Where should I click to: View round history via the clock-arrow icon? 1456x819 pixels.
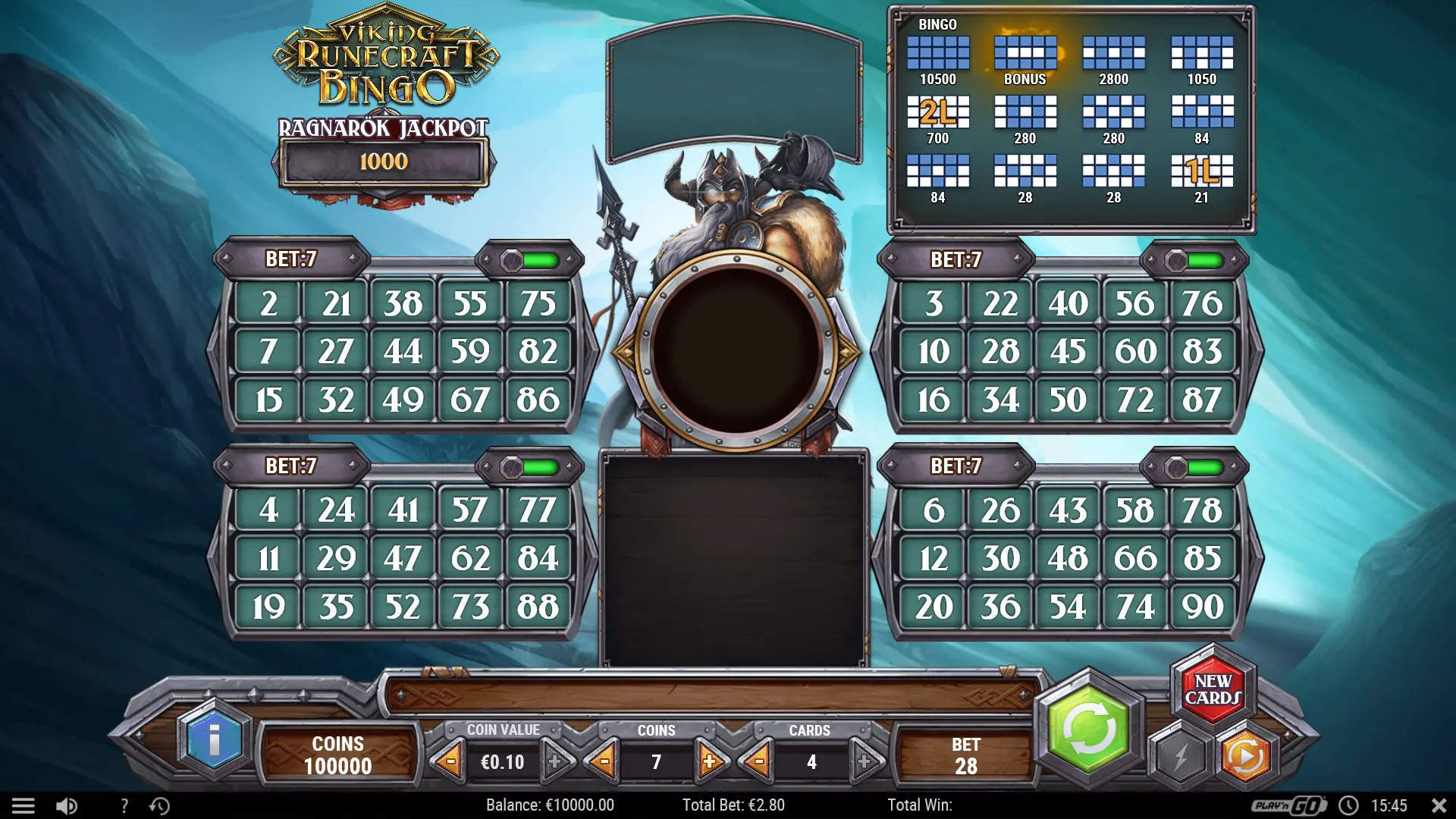pos(161,805)
